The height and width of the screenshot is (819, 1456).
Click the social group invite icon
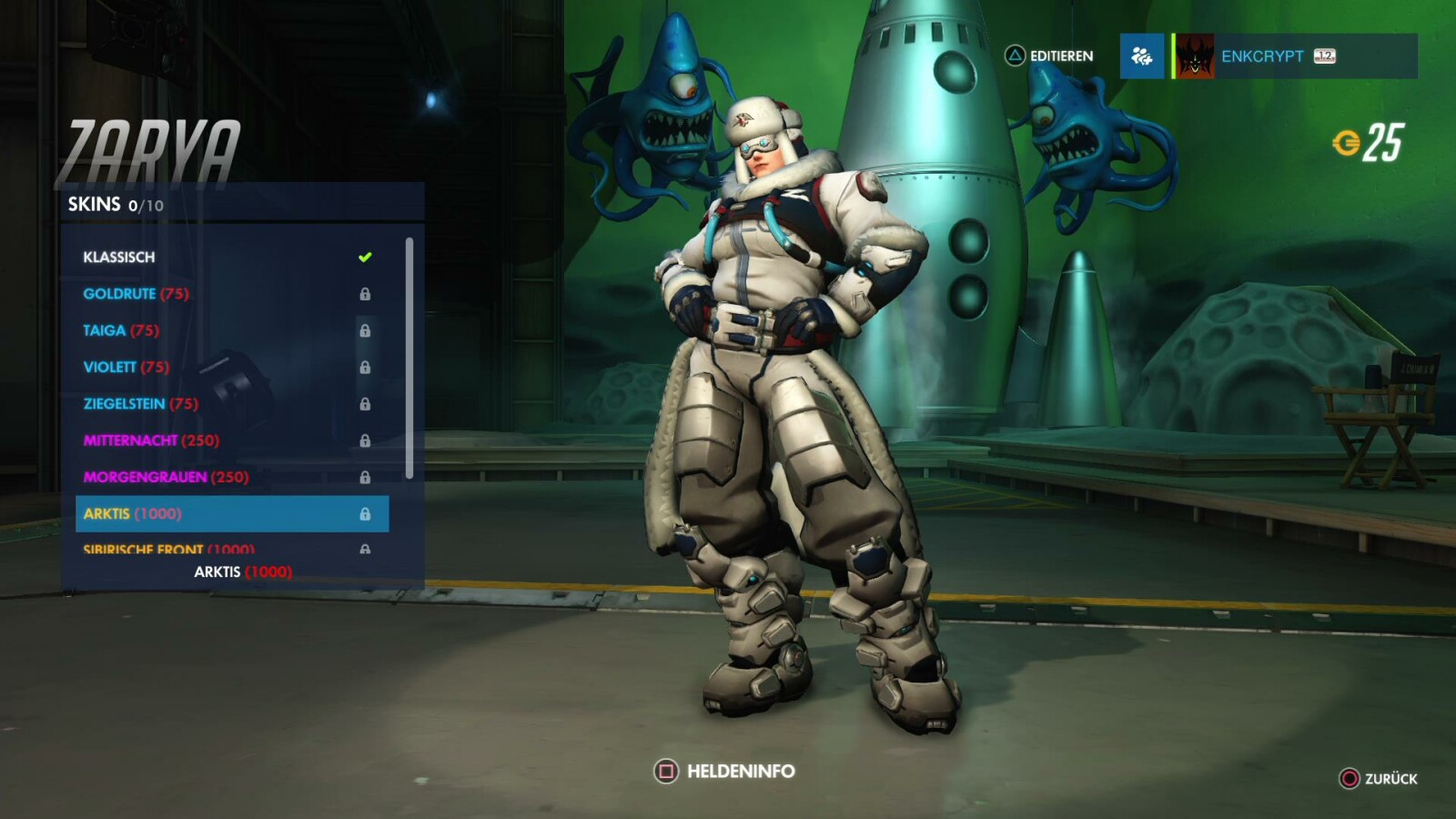pyautogui.click(x=1142, y=56)
